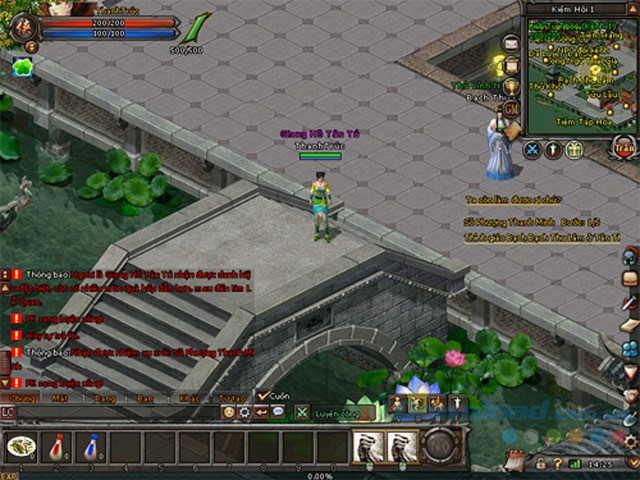Image resolution: width=640 pixels, height=480 pixels.
Task: Use the red potion in hotbar
Action: pos(56,446)
